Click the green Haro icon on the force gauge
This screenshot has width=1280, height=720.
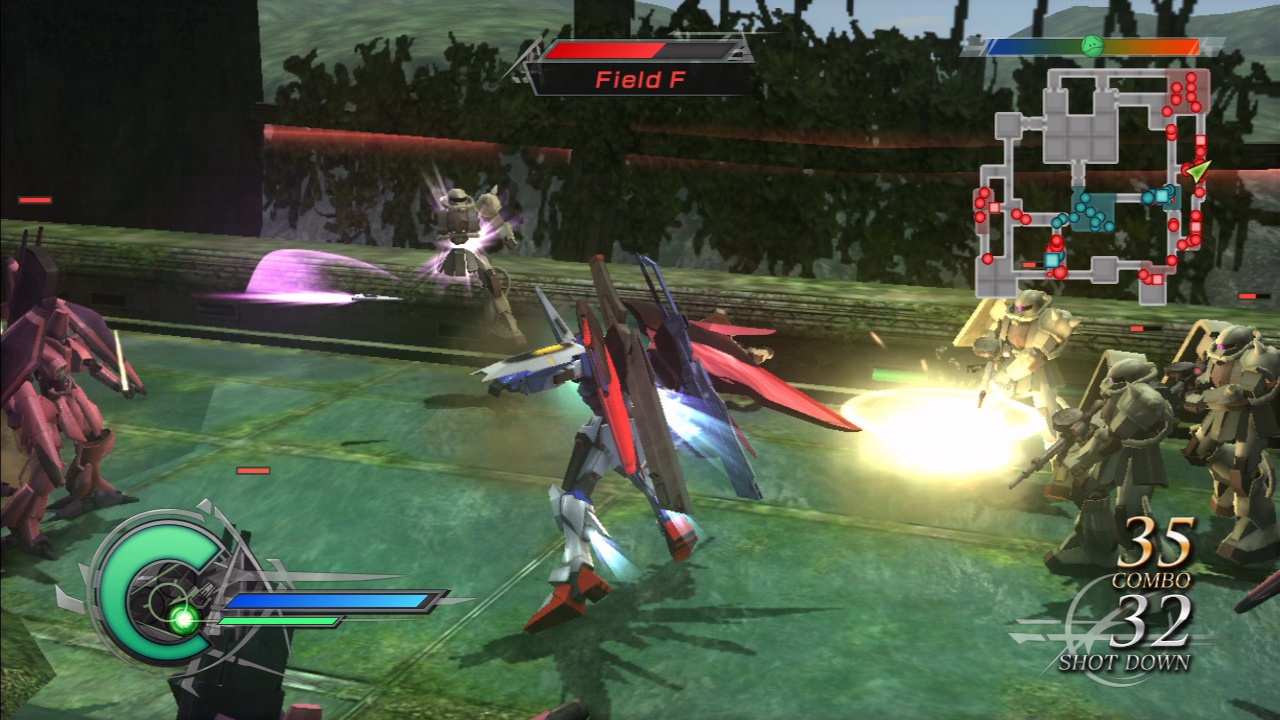pos(1093,46)
